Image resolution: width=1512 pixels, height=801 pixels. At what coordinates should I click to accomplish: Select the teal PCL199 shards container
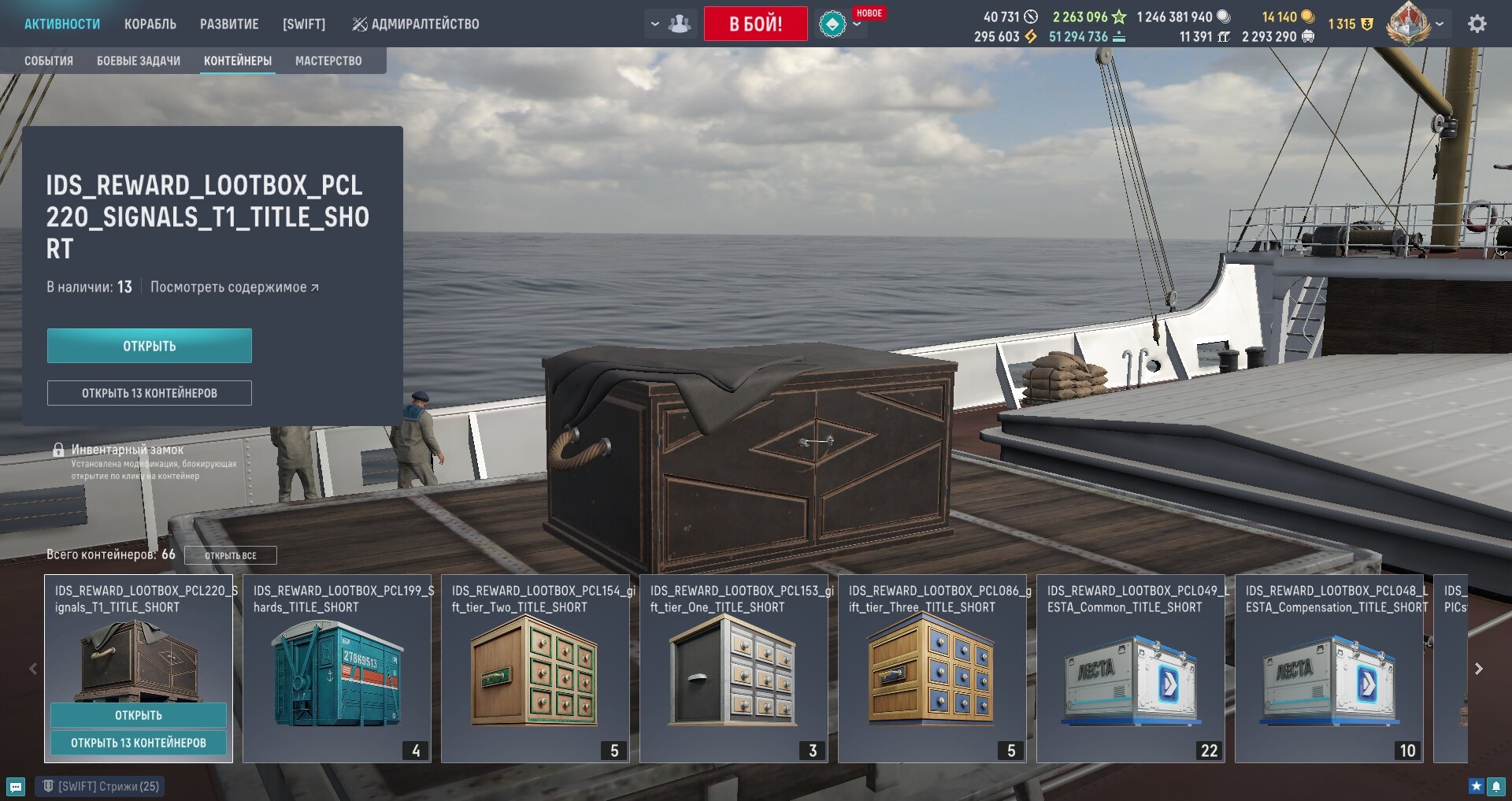point(337,669)
